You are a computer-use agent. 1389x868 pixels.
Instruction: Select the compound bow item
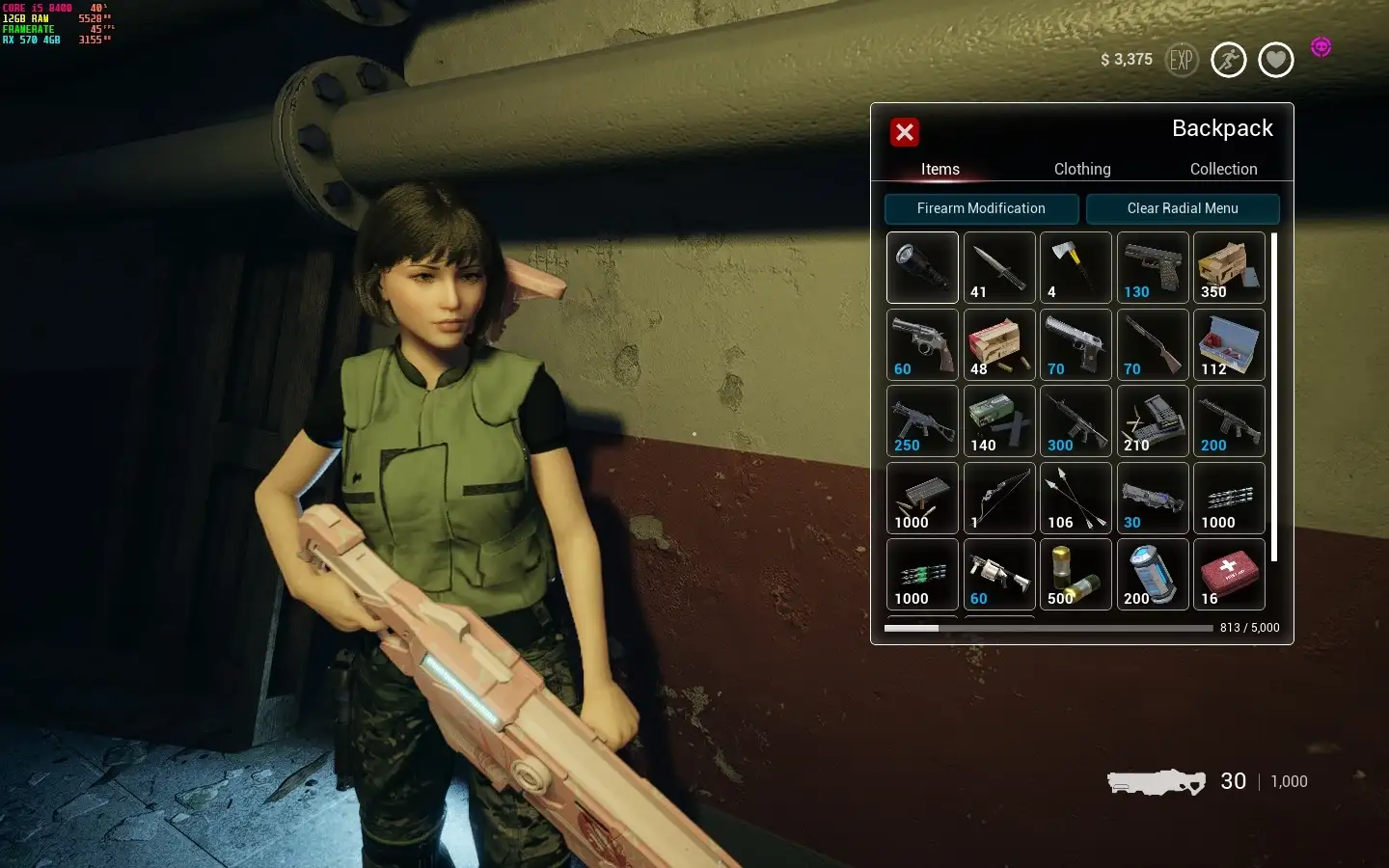click(x=999, y=499)
